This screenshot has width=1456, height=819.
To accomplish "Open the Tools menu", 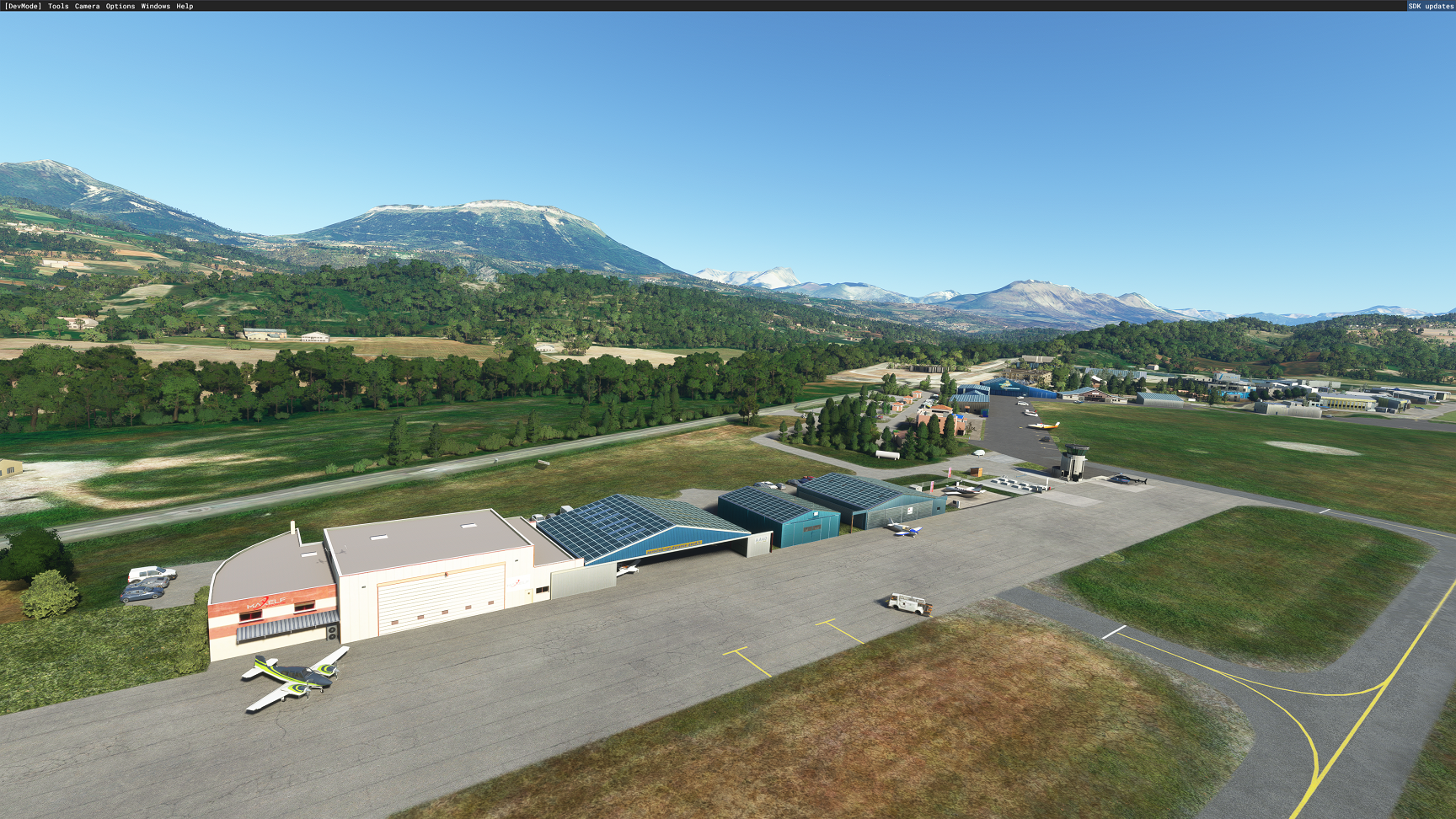I will click(x=58, y=6).
